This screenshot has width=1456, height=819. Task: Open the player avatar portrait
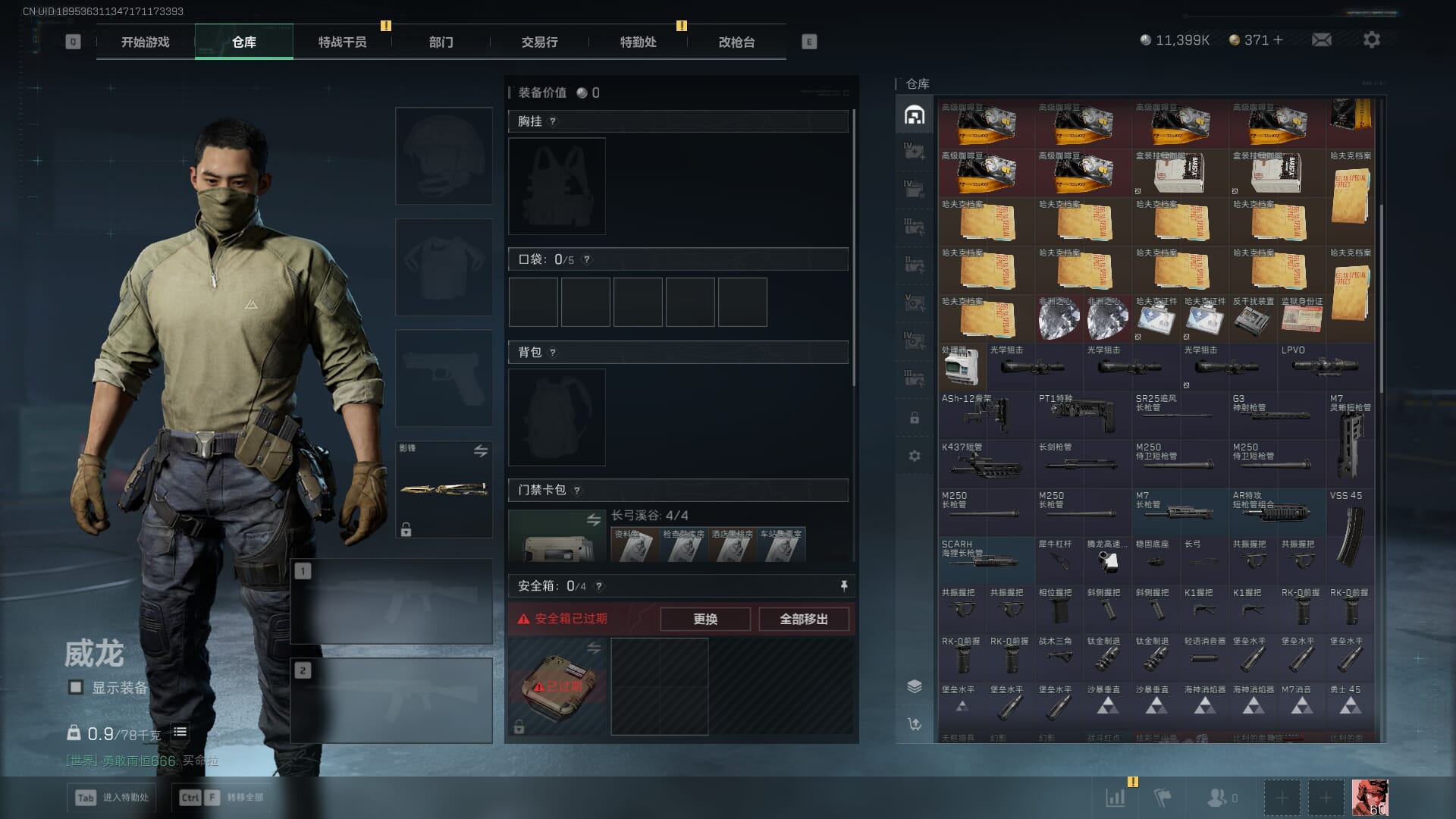point(1370,798)
